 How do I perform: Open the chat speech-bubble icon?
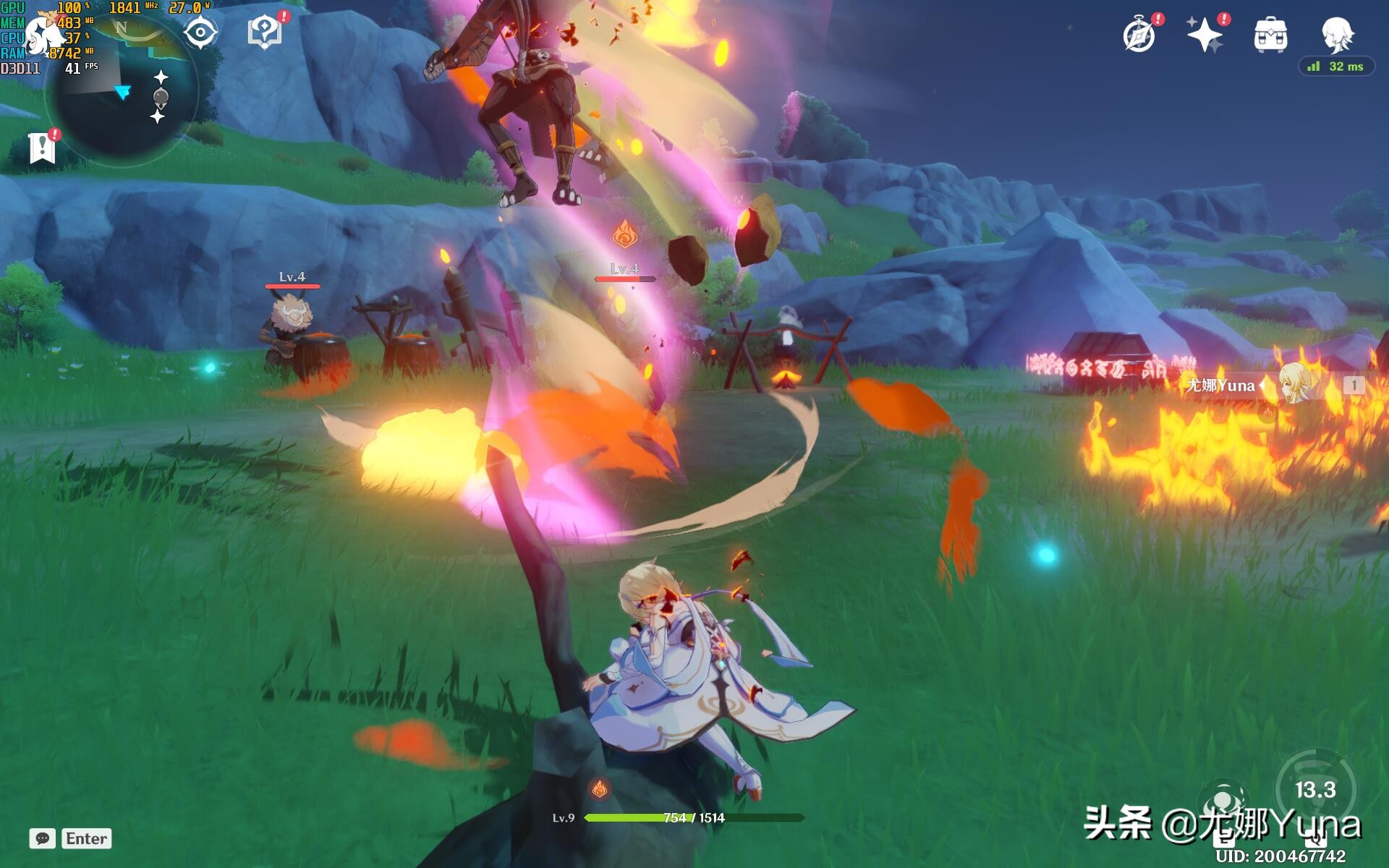43,838
